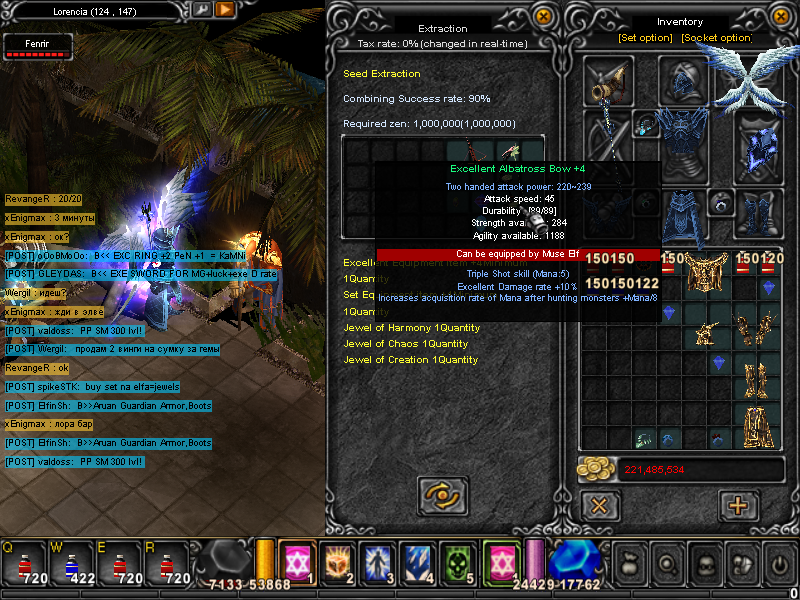
Task: Click the power icon in menu bar
Action: coord(779,563)
